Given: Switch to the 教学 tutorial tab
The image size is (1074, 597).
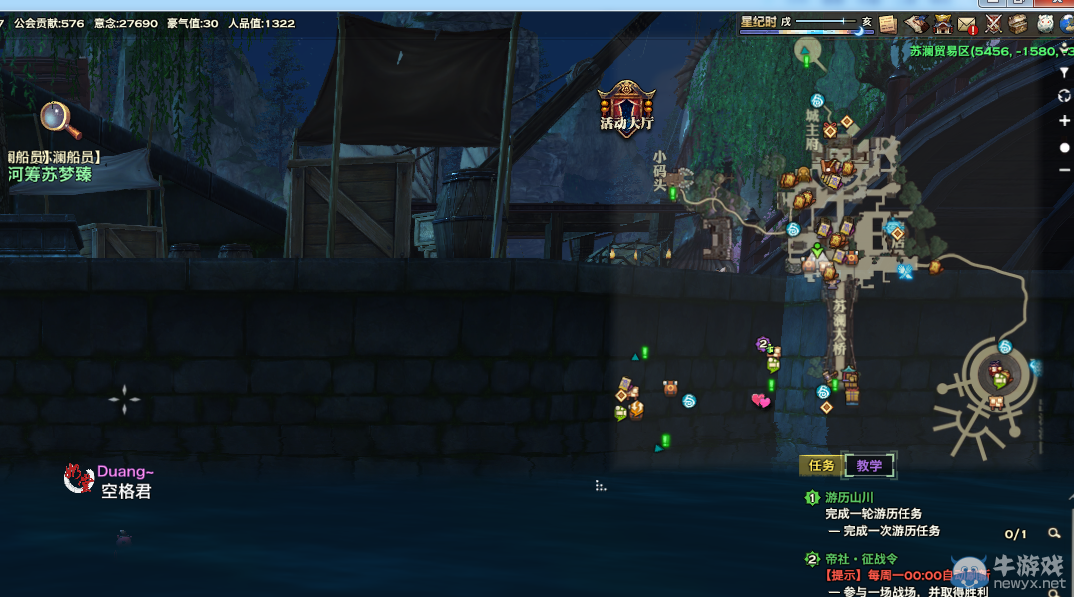Looking at the screenshot, I should pyautogui.click(x=869, y=466).
